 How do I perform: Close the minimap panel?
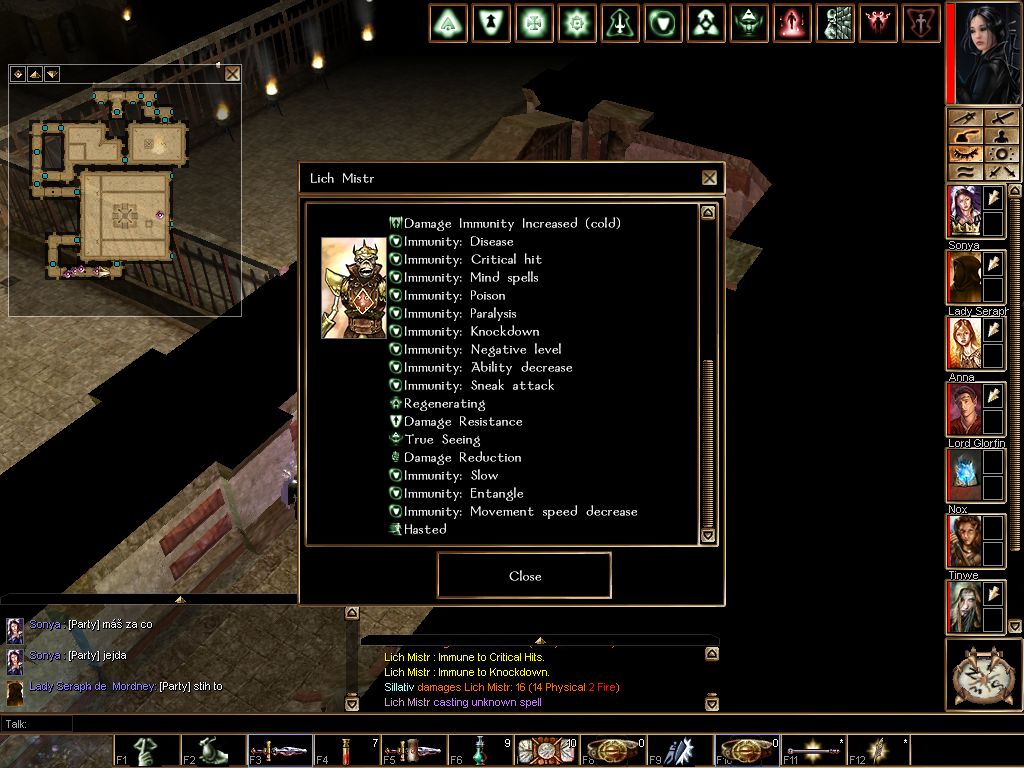[x=232, y=74]
